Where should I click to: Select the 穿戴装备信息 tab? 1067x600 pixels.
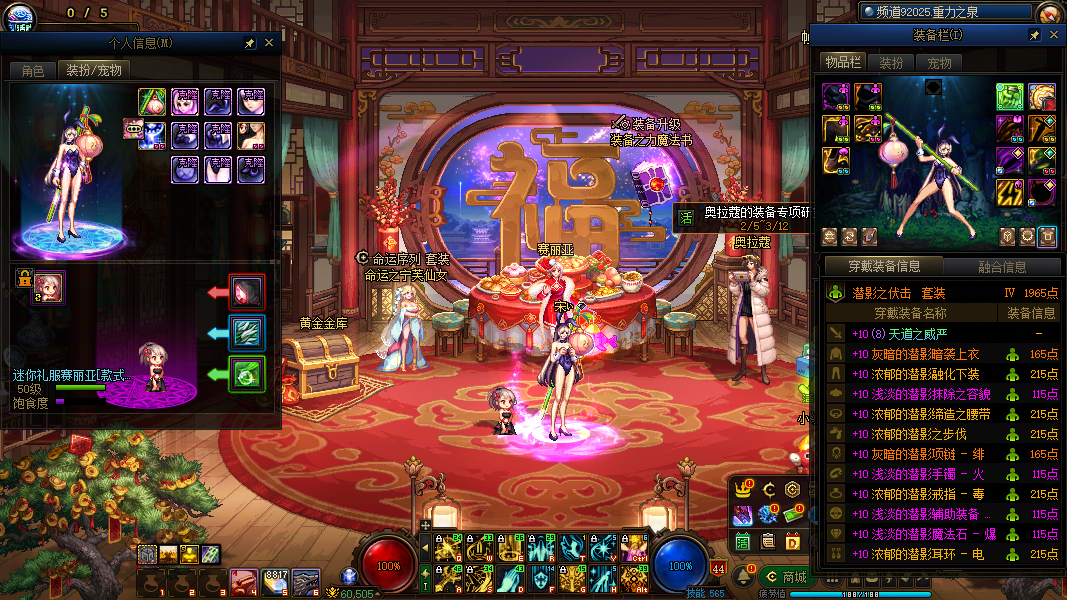coord(883,267)
